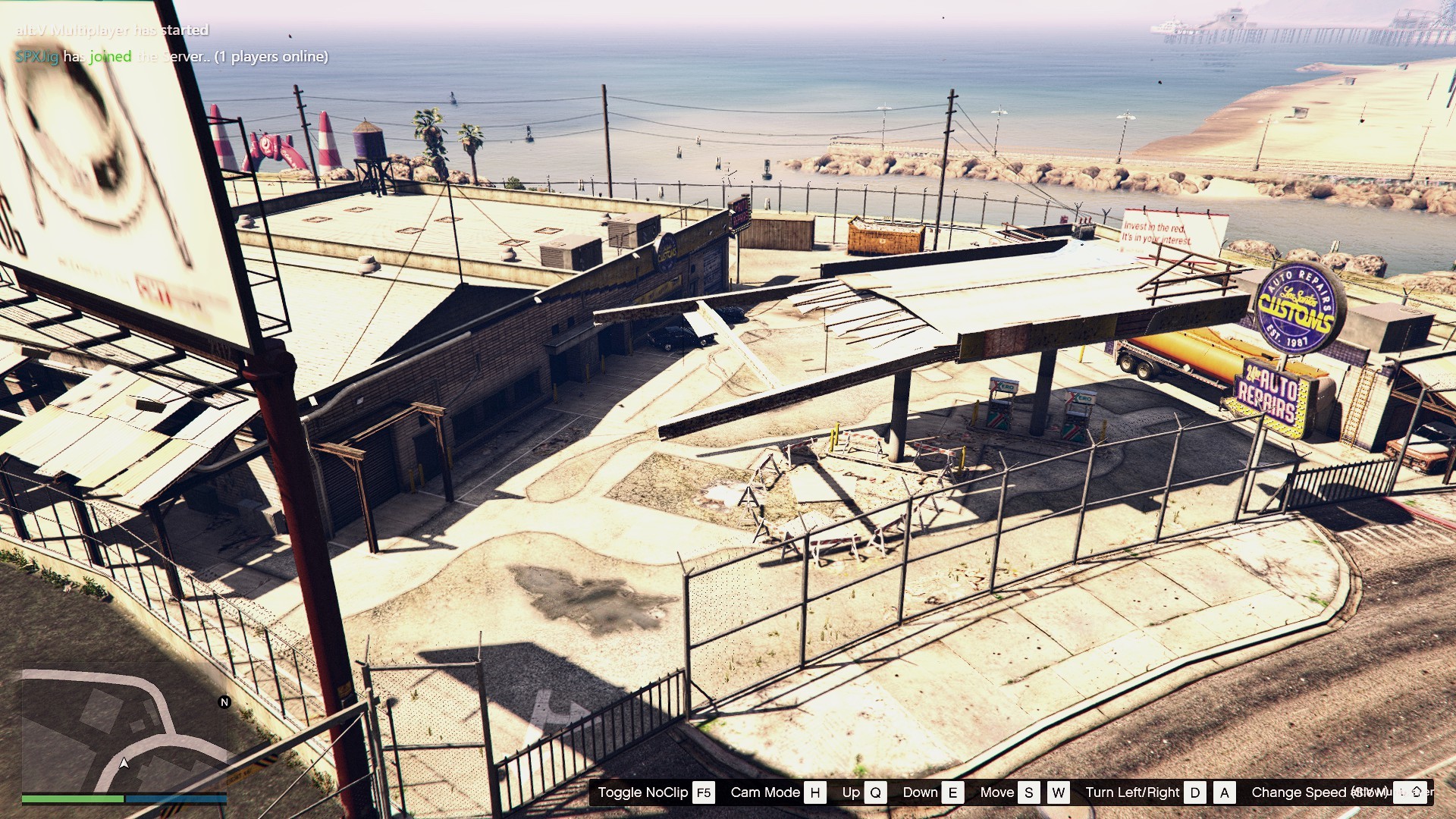Click the player arrow on the minimap
This screenshot has width=1456, height=819.
coord(124,763)
